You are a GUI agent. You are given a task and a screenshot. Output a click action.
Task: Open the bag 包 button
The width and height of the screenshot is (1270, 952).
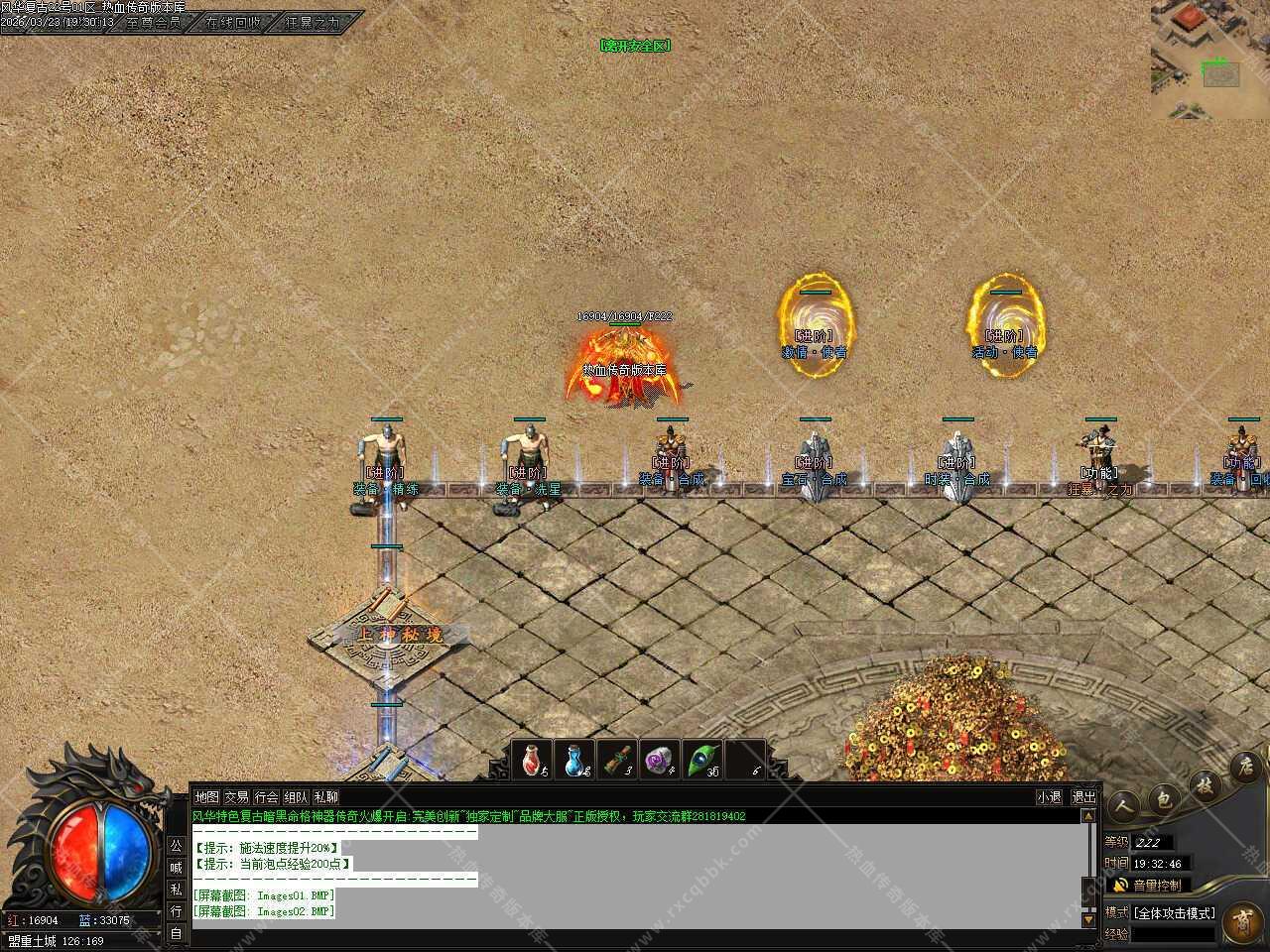click(1165, 797)
